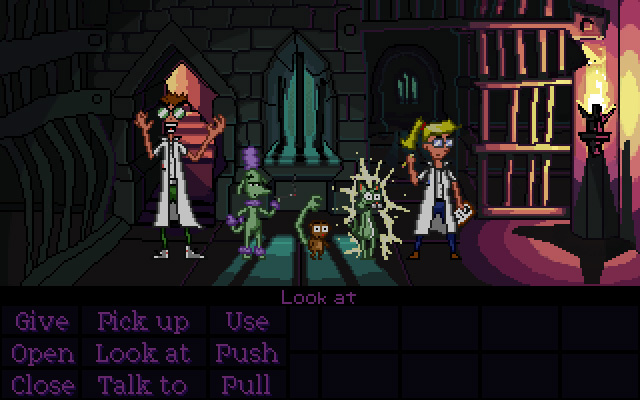Image resolution: width=640 pixels, height=400 pixels.
Task: Choose the Look at verb
Action: tap(142, 354)
